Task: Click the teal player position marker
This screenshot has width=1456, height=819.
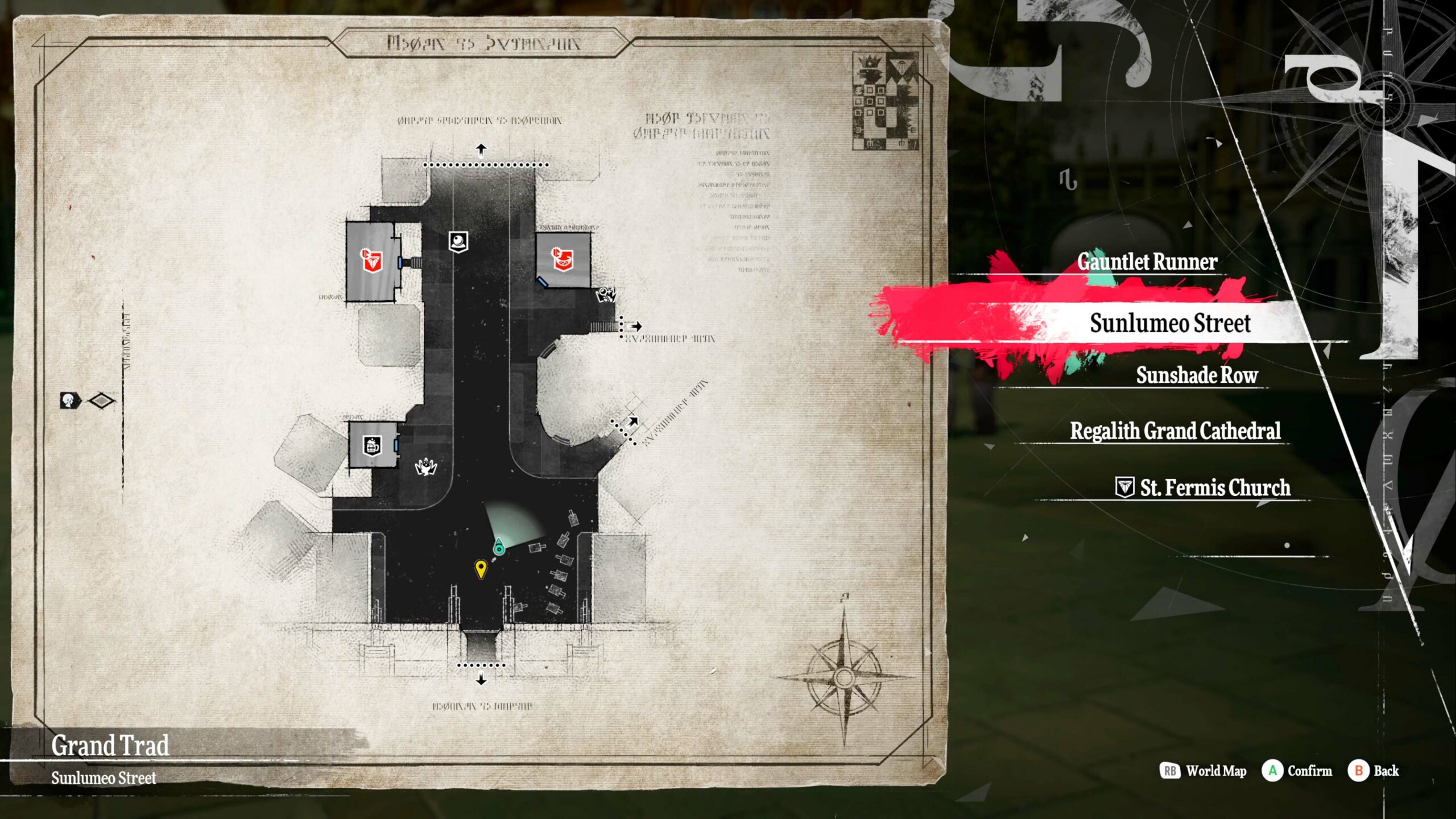Action: tap(499, 547)
